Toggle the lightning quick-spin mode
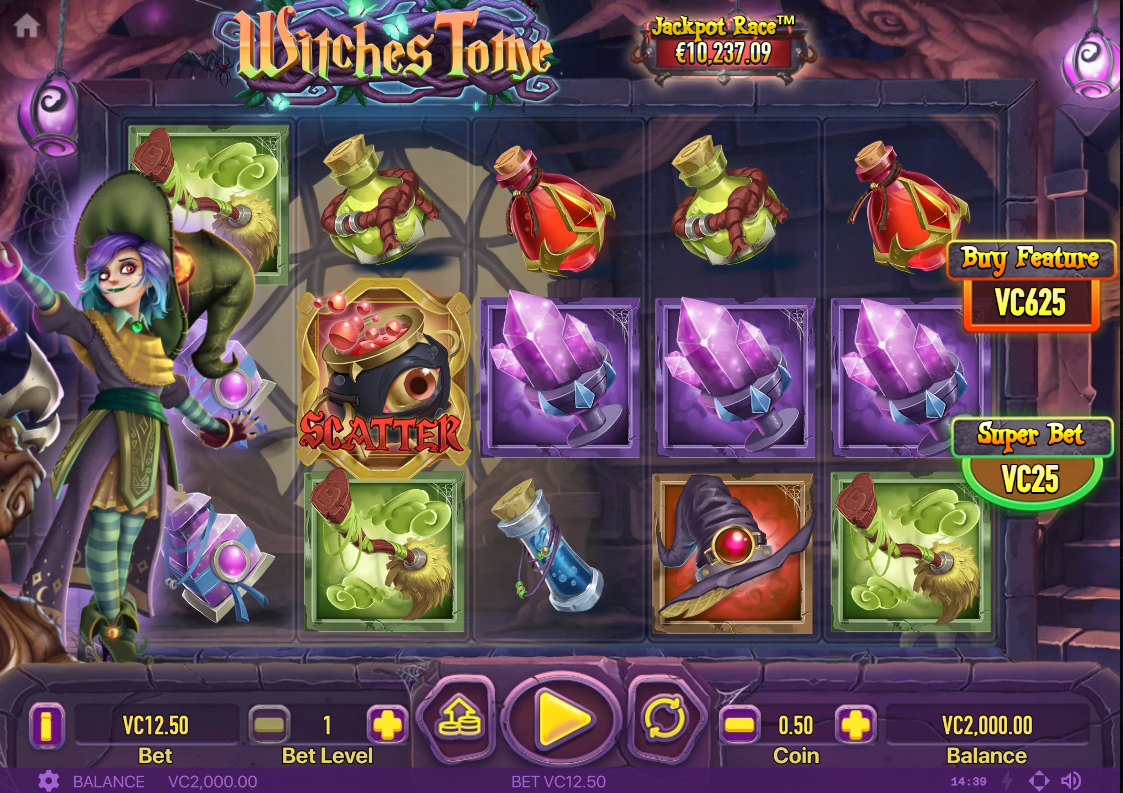This screenshot has width=1123, height=793. (1008, 781)
